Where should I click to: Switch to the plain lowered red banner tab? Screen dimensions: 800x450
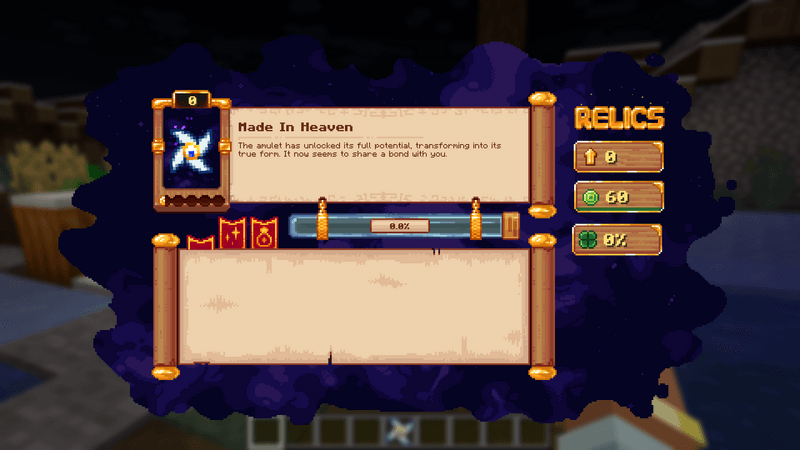coord(199,242)
